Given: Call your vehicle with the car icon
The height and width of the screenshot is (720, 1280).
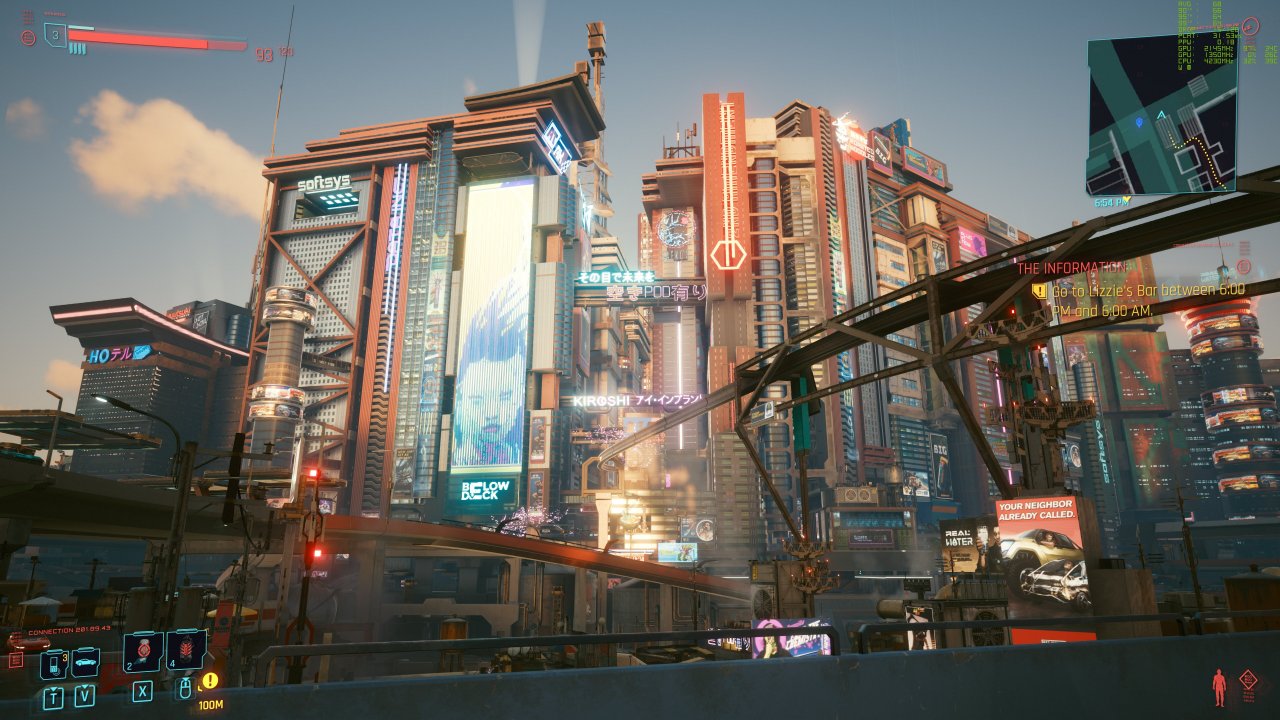Looking at the screenshot, I should 85,662.
